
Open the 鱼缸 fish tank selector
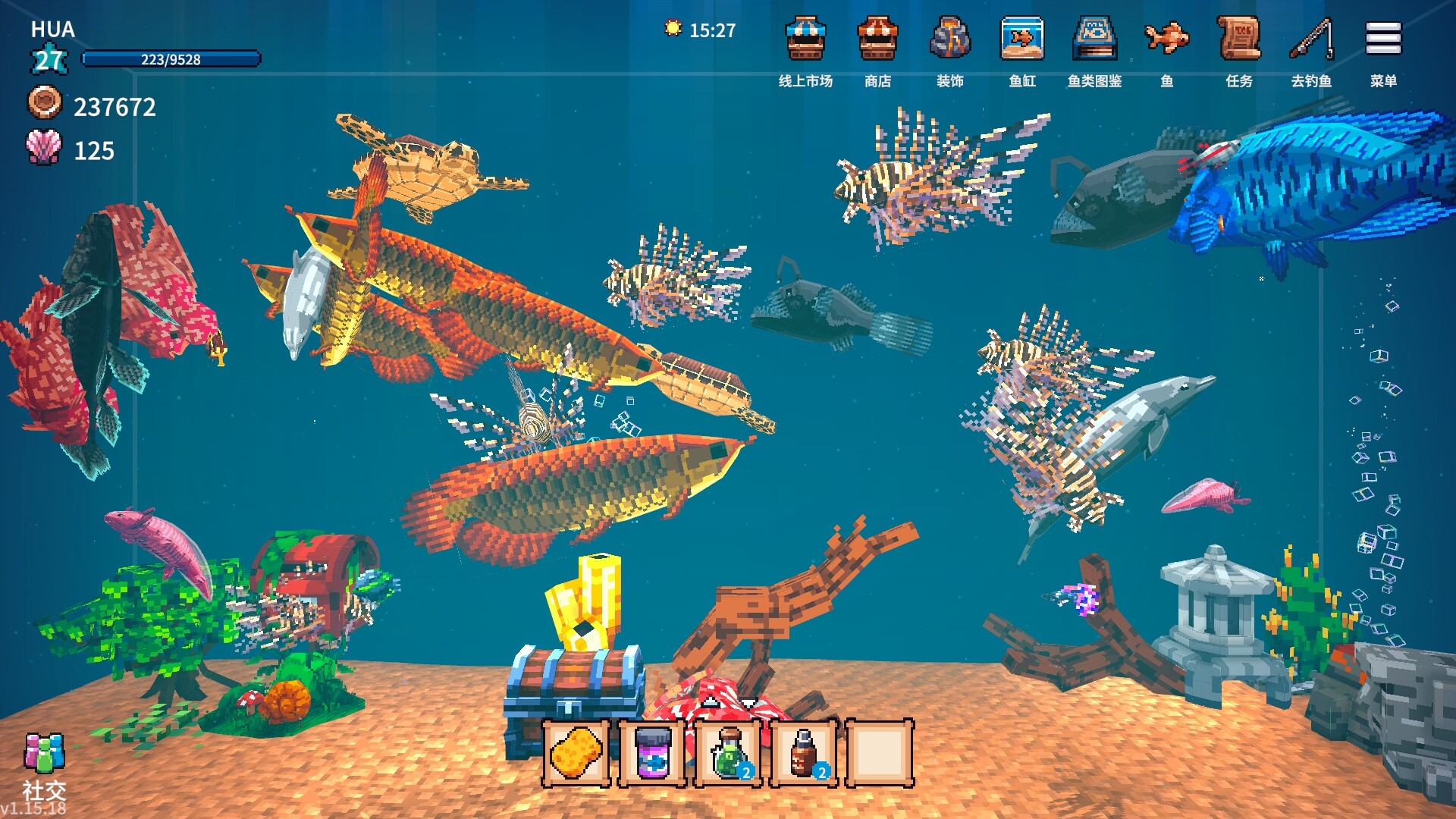point(1022,43)
